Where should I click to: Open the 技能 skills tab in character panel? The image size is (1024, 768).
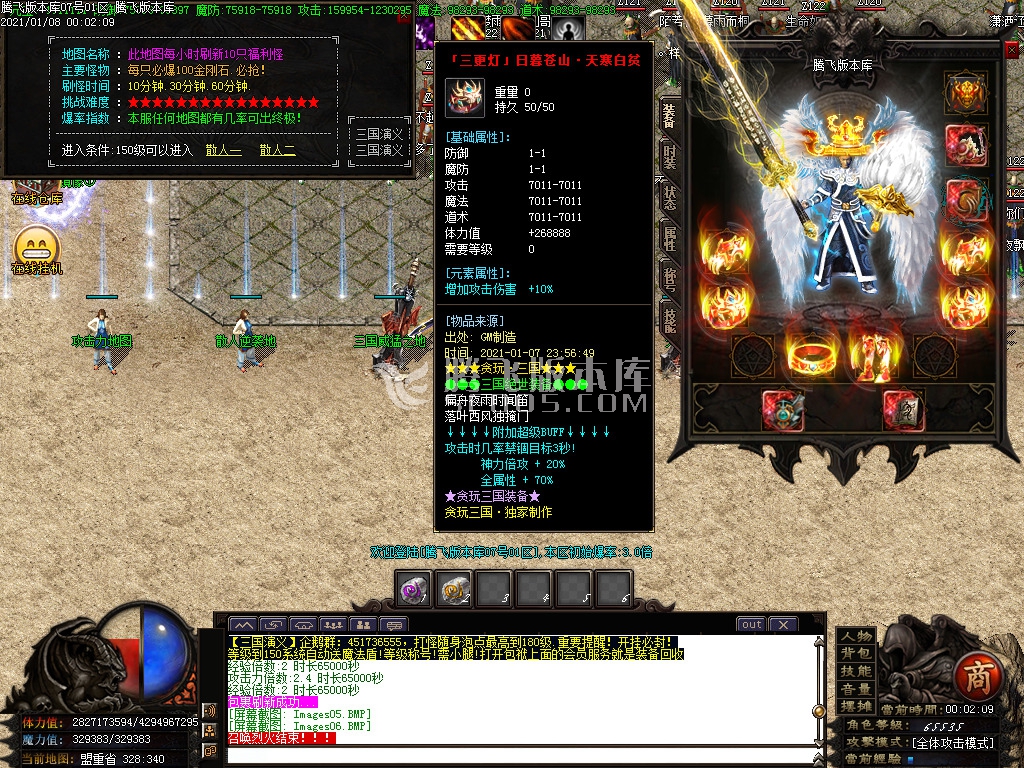(669, 317)
